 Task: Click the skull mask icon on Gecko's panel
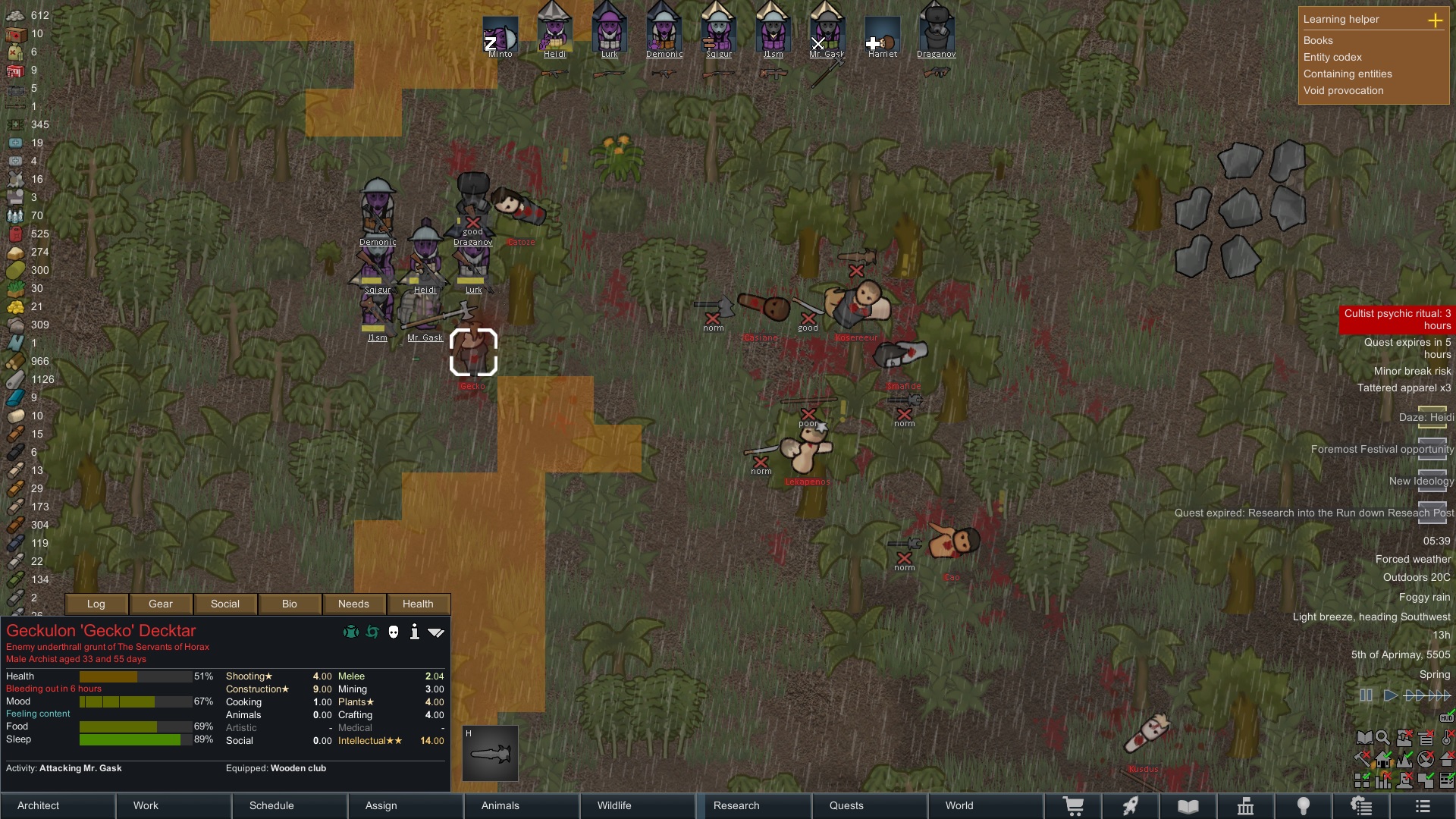393,632
